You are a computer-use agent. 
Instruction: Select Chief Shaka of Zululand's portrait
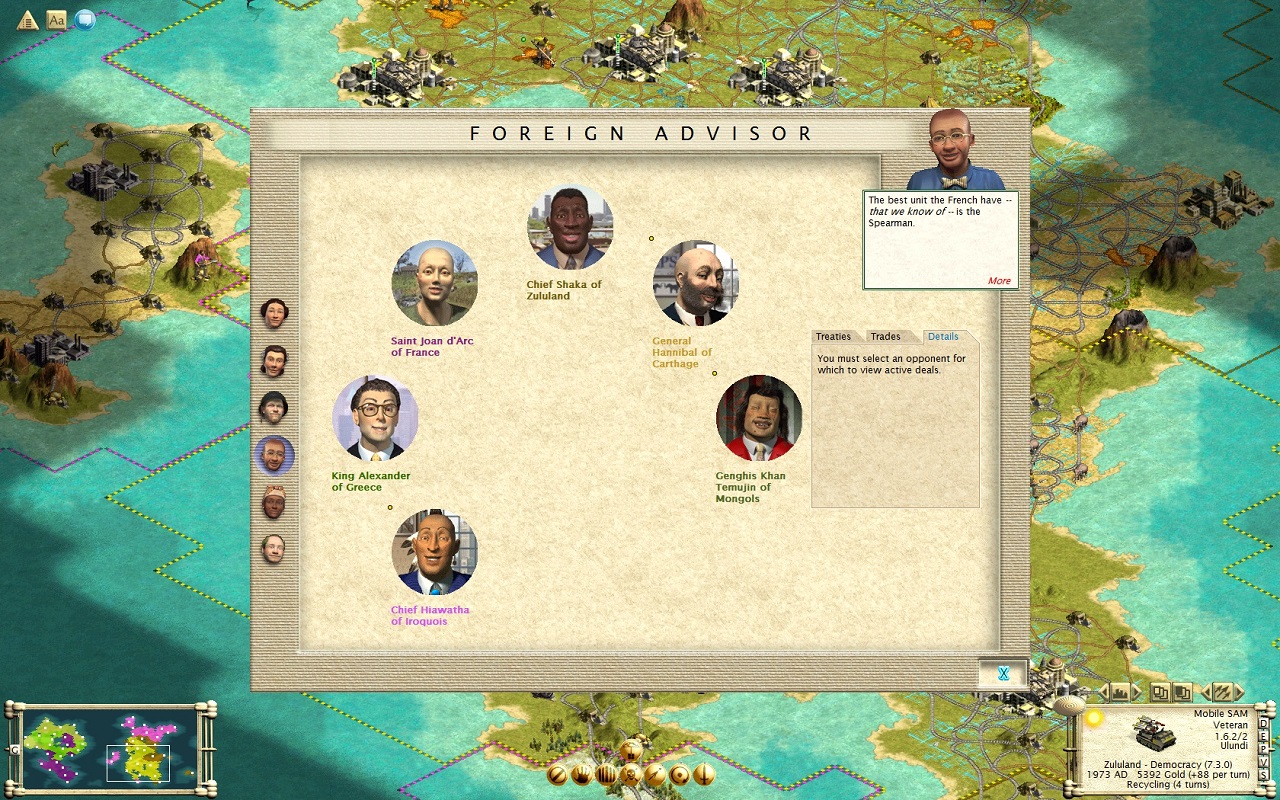tap(569, 226)
